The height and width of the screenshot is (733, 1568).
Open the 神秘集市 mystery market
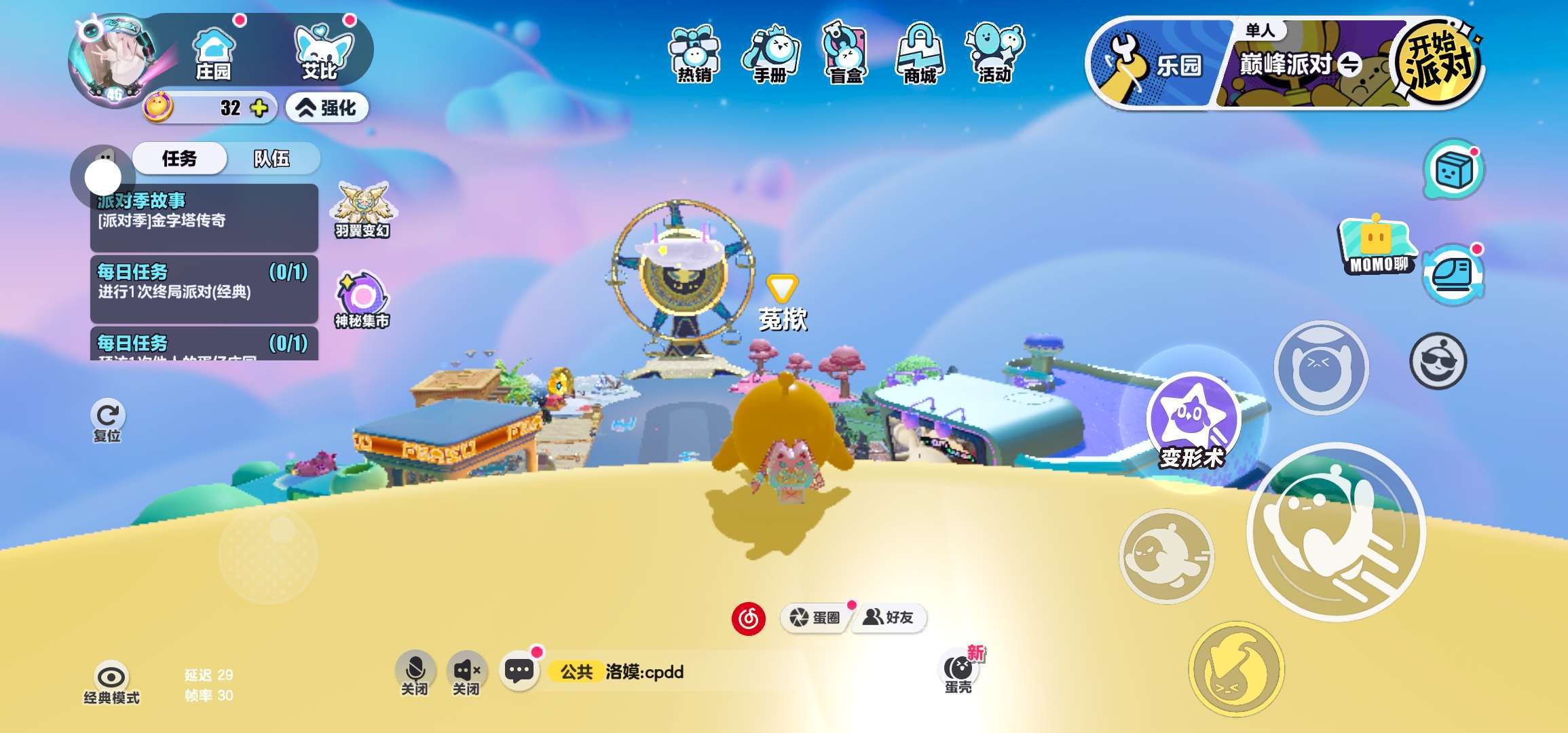tap(362, 300)
